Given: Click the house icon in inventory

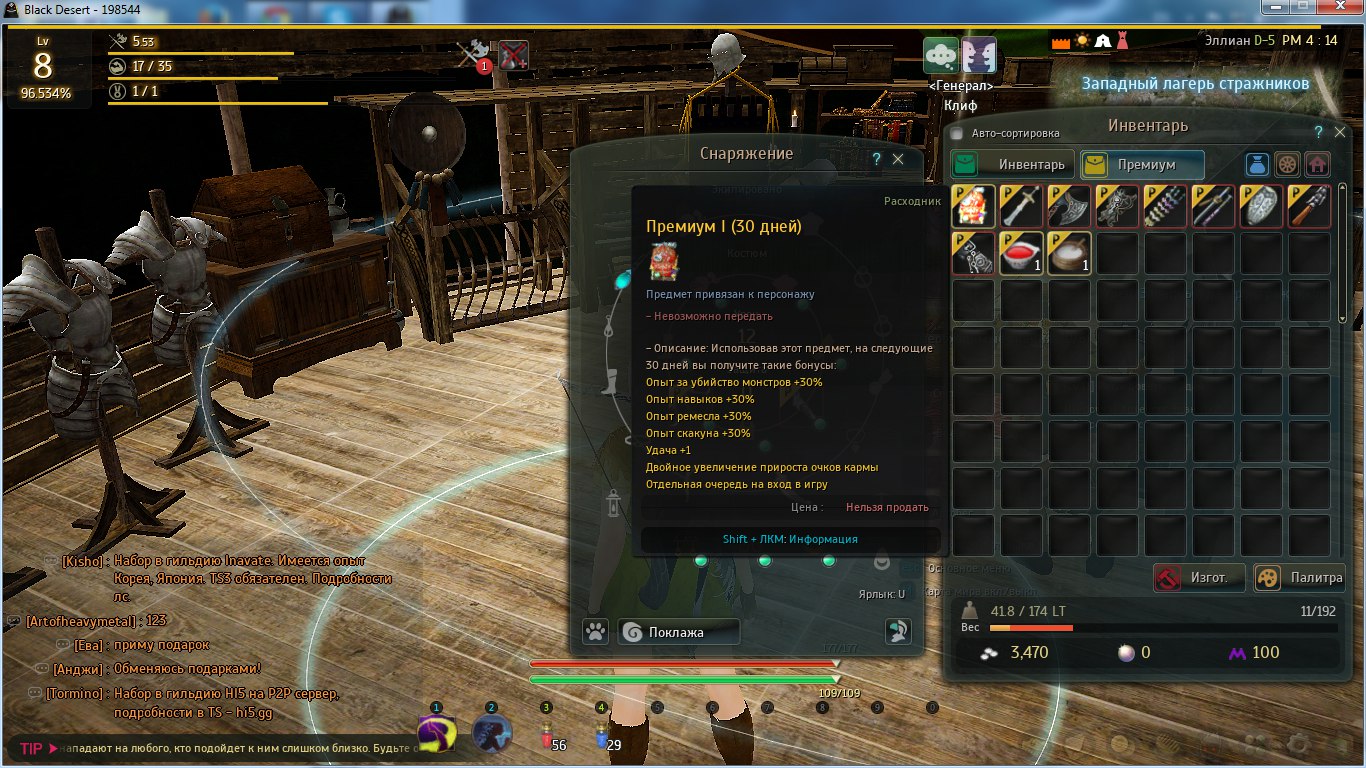Looking at the screenshot, I should (x=1318, y=164).
